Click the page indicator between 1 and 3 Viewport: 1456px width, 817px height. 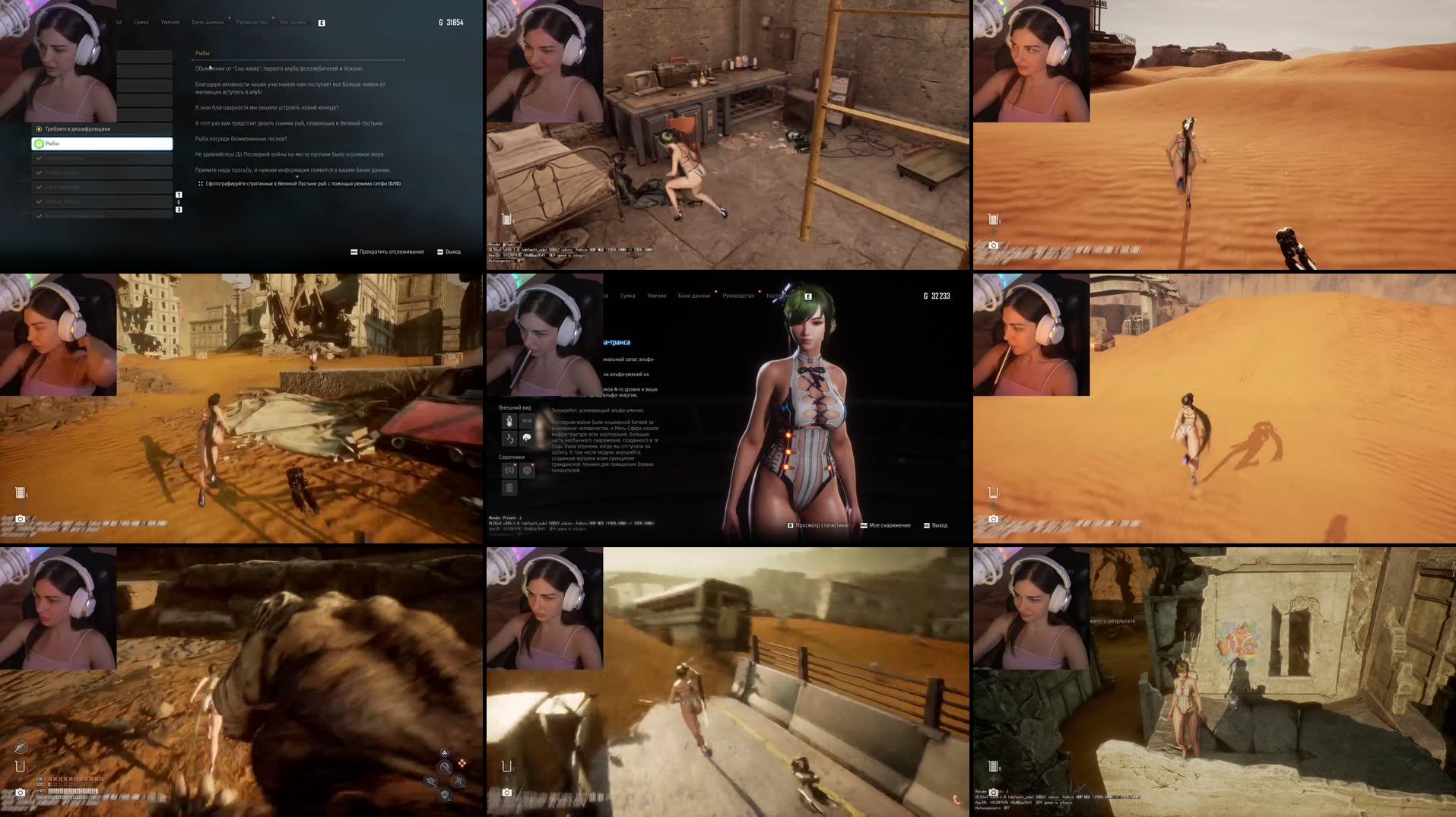(179, 201)
